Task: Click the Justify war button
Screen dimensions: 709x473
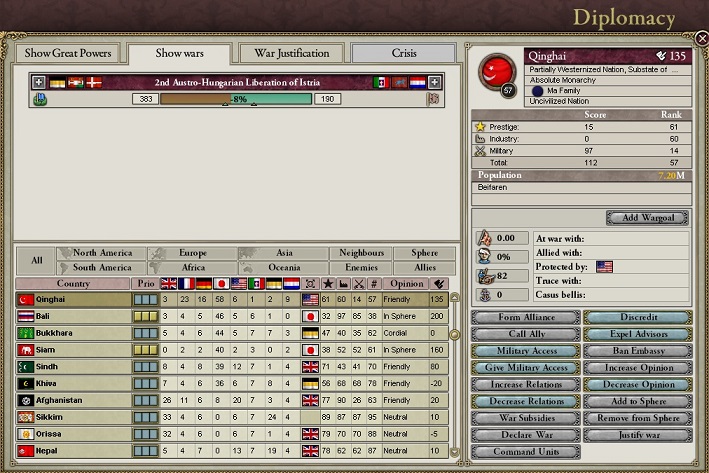Action: click(635, 435)
